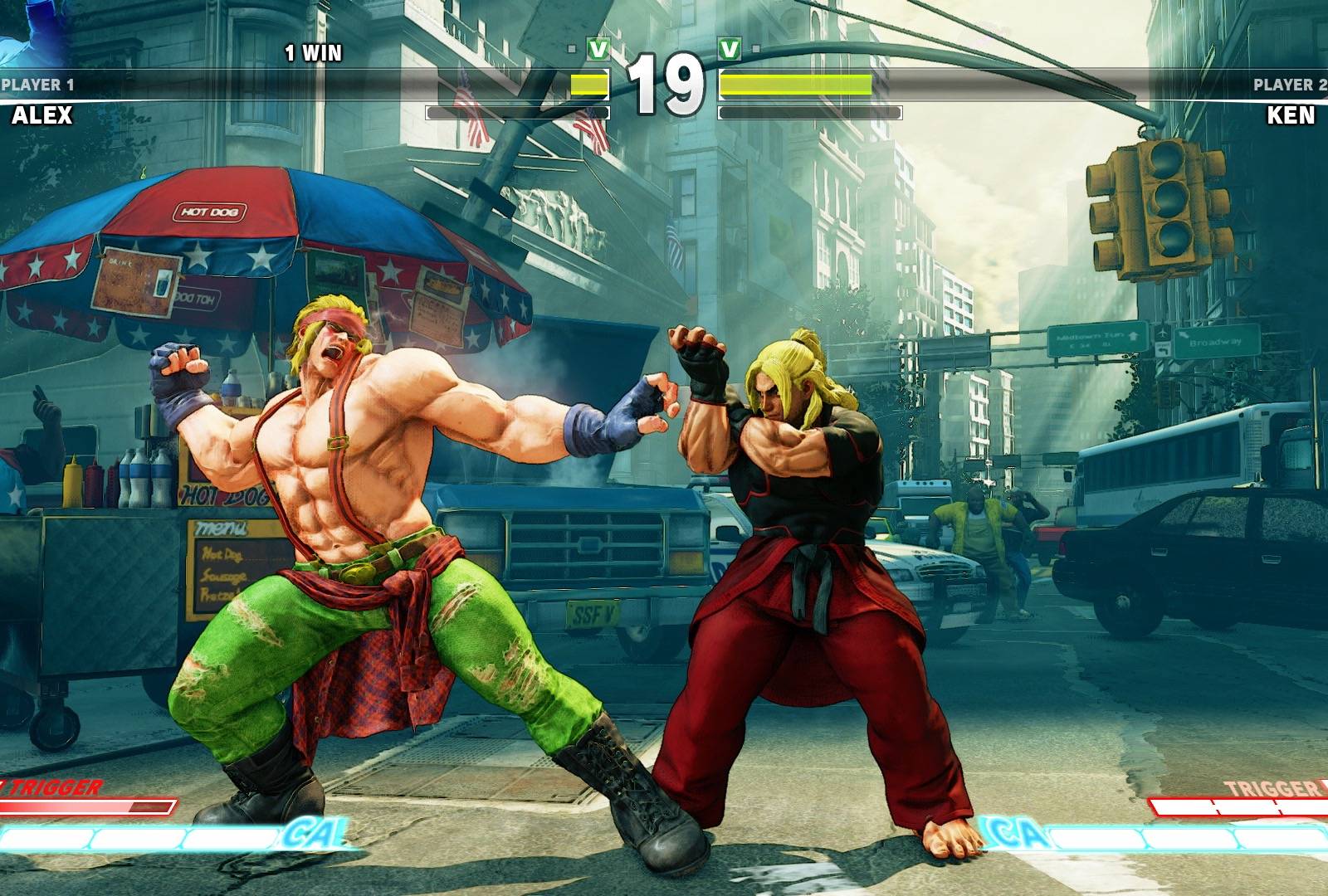The image size is (1328, 896).
Task: Click Ken's round win marker square
Action: pos(755,47)
